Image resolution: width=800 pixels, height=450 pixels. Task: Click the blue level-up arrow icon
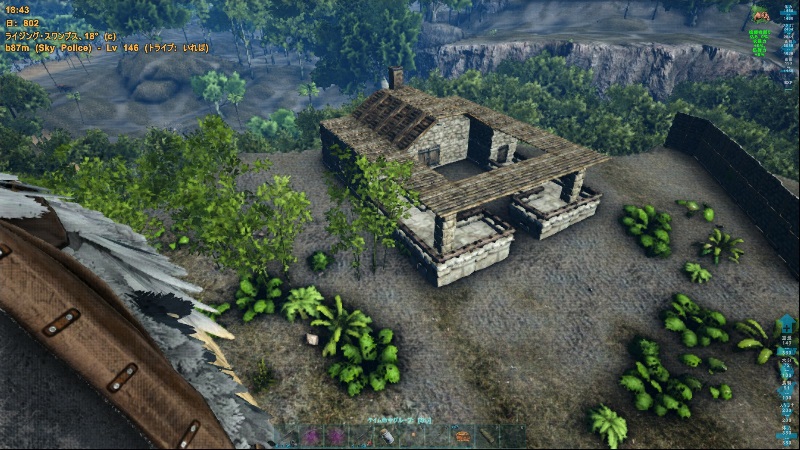[786, 325]
